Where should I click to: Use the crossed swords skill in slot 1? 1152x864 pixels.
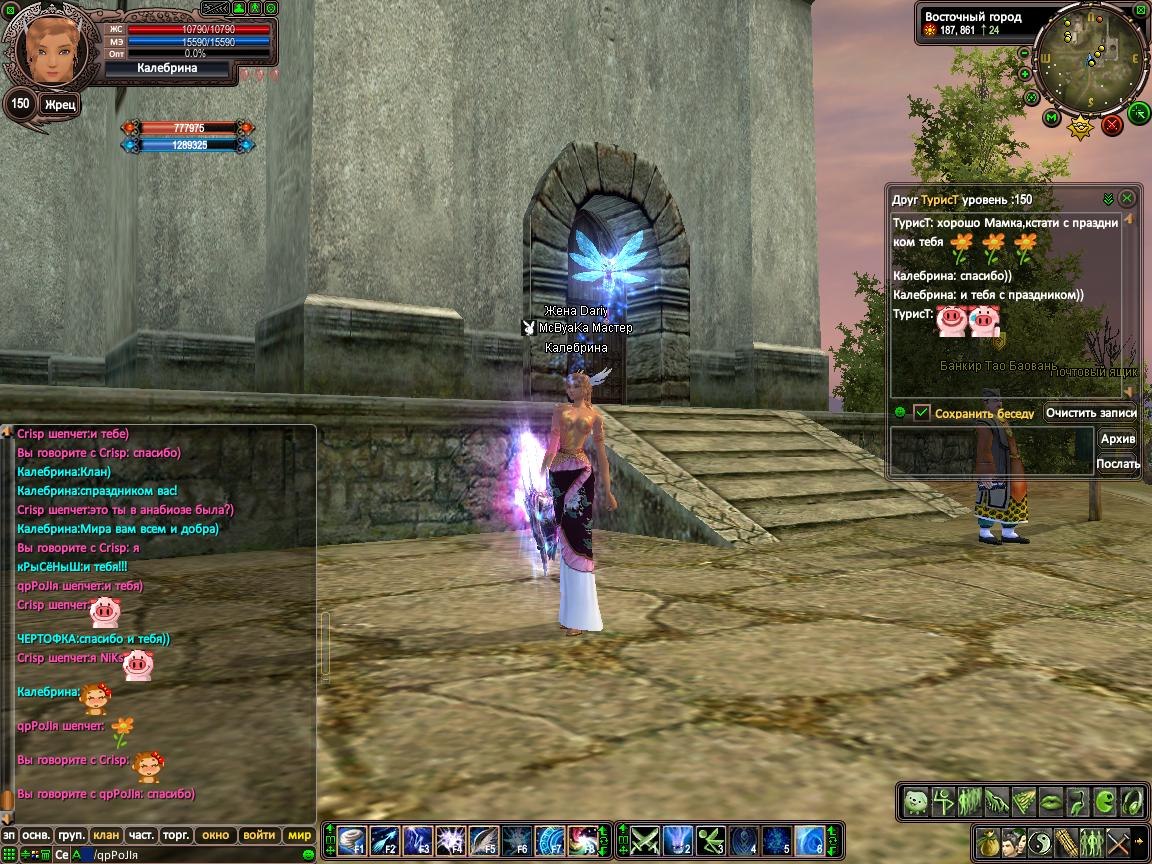(643, 840)
